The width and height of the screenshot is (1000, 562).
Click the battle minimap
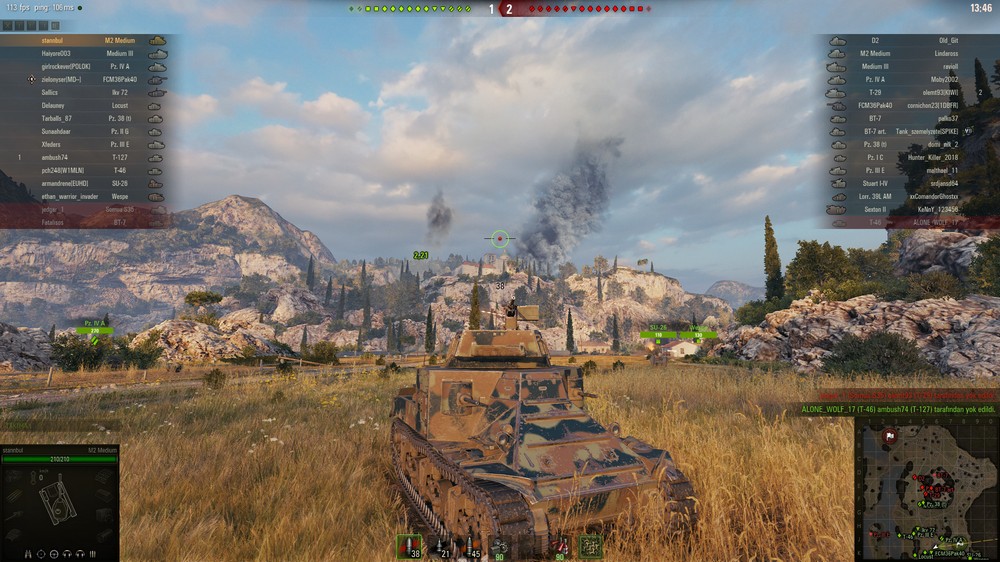(x=927, y=488)
